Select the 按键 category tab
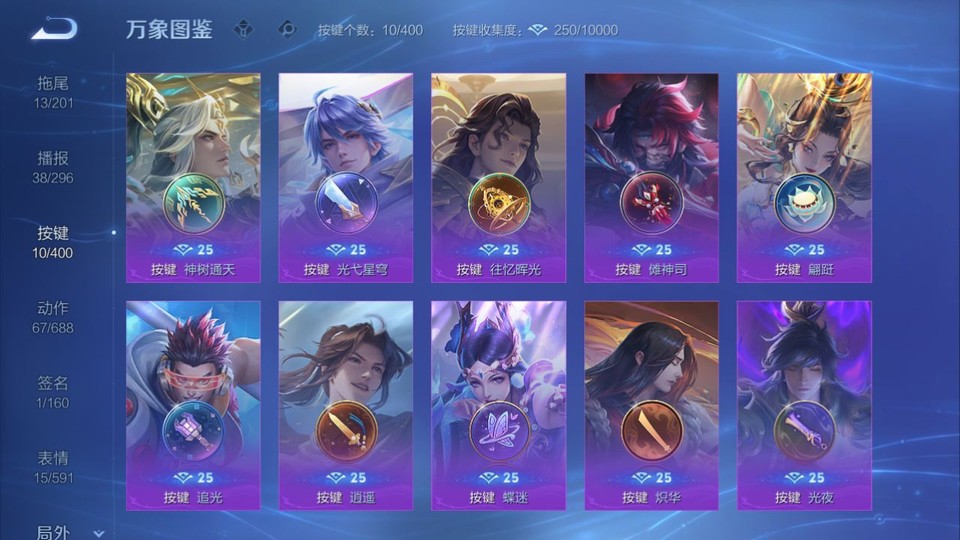Viewport: 960px width, 540px height. (54, 241)
